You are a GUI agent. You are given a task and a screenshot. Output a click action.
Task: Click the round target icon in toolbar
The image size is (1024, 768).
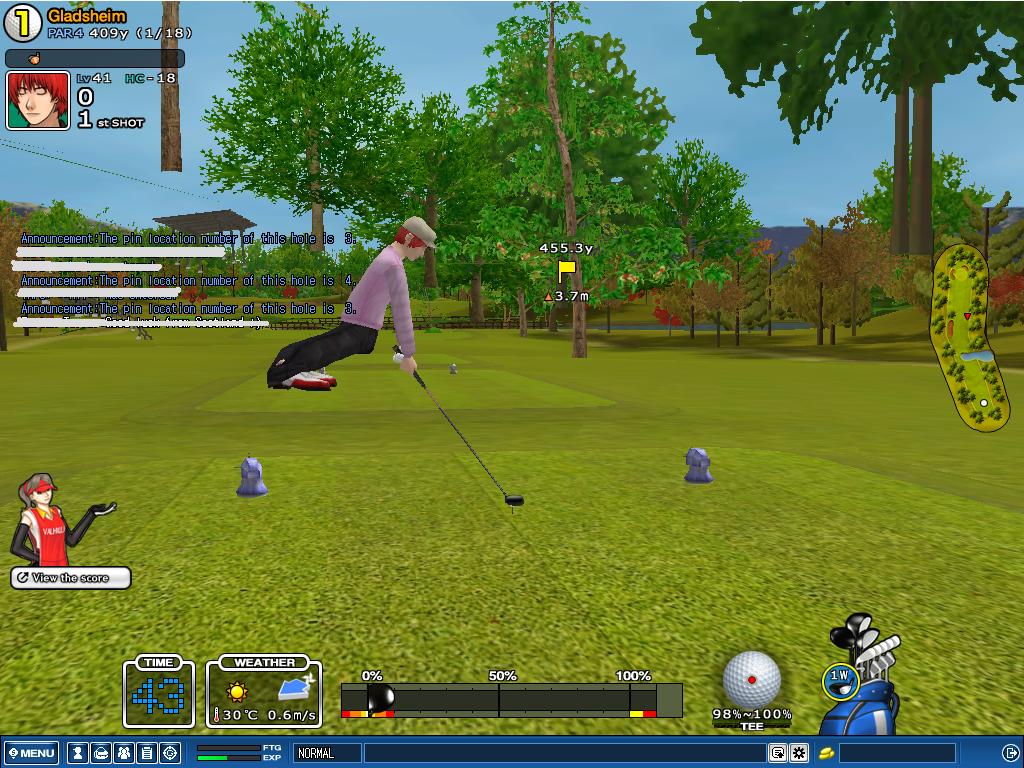tap(170, 753)
